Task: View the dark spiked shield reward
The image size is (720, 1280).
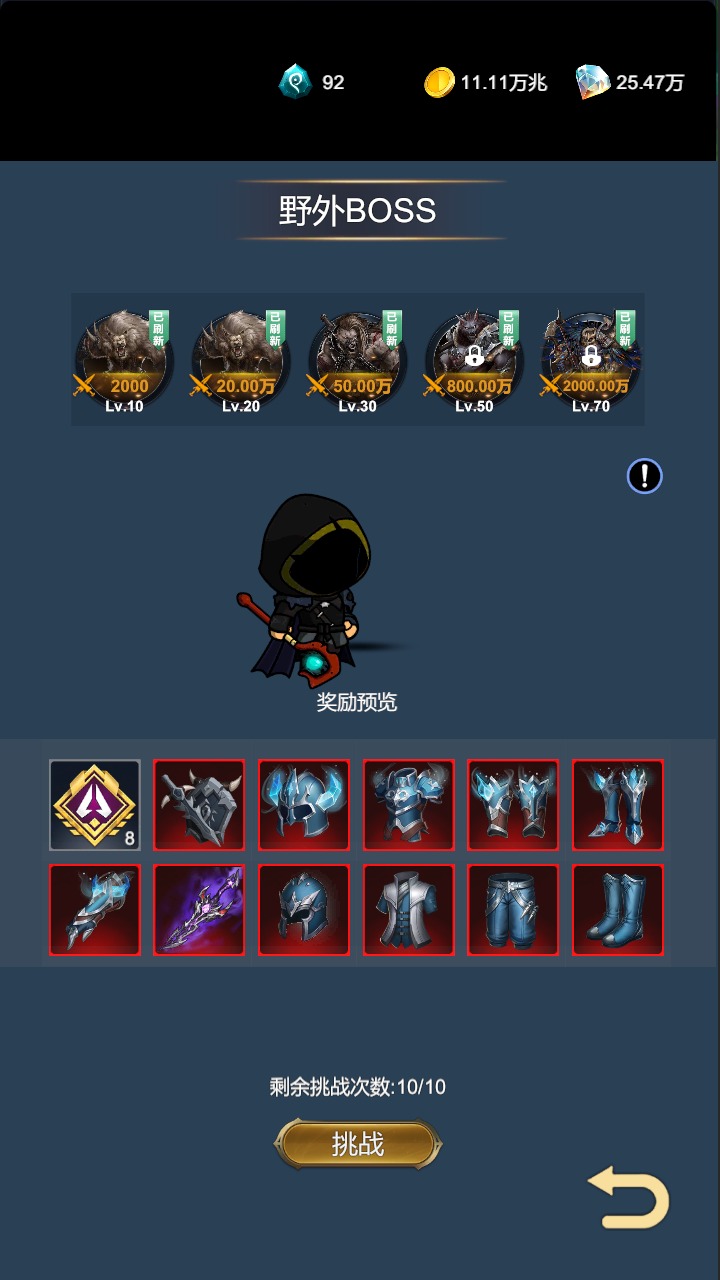Action: [x=199, y=805]
